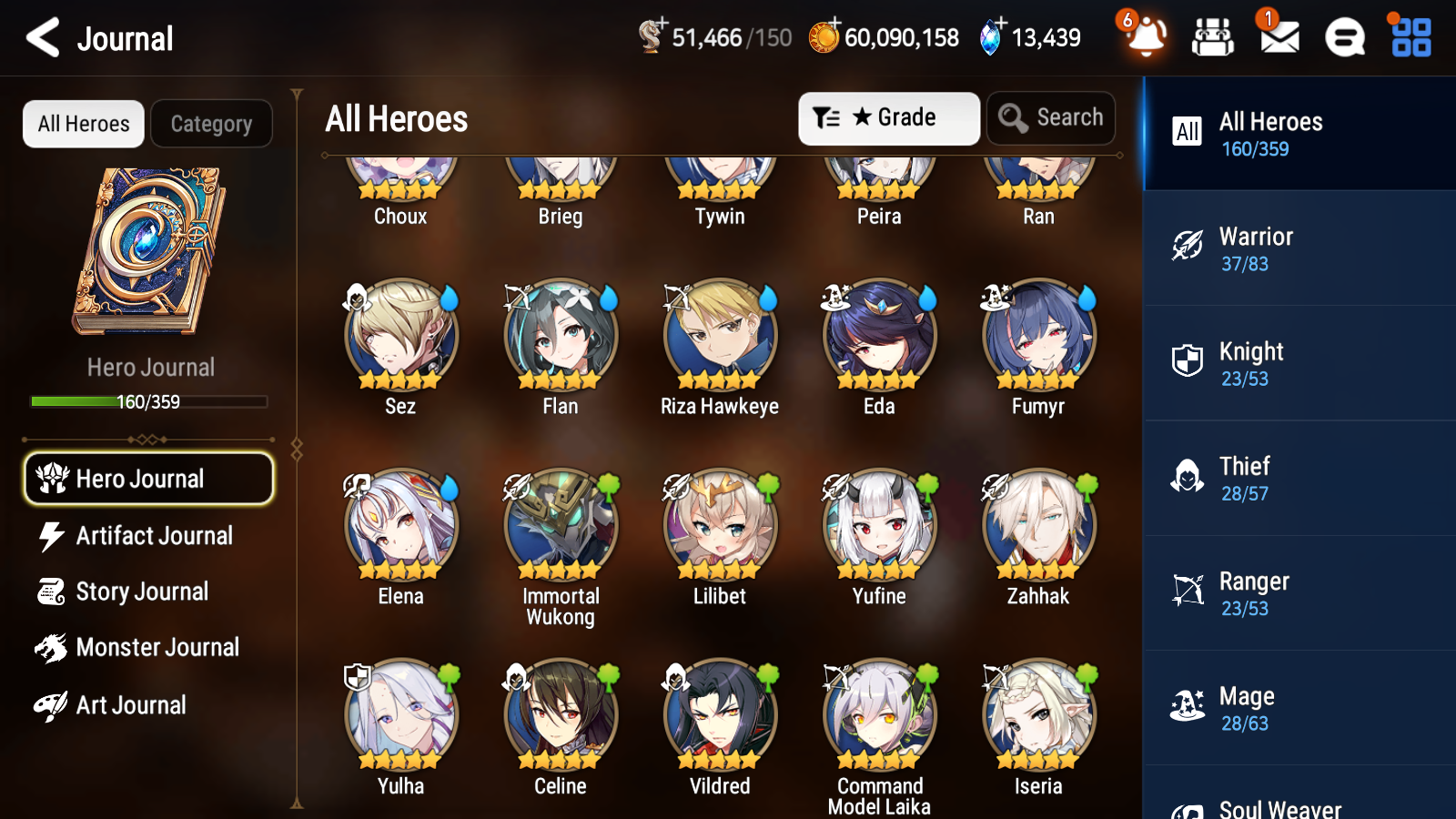This screenshot has width=1456, height=819.
Task: Expand the Category filter
Action: tap(211, 124)
